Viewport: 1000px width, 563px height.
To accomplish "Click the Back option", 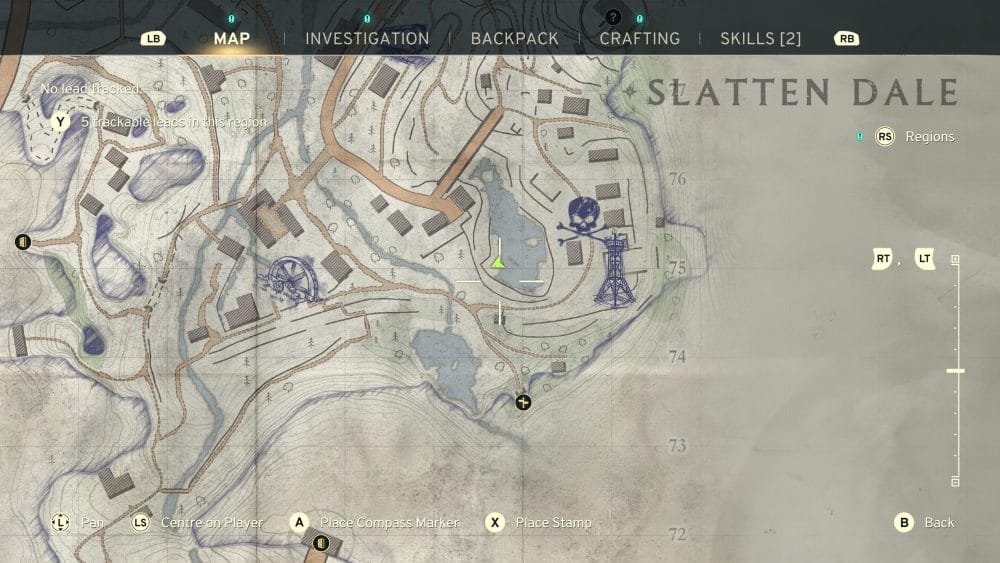I will pos(938,523).
